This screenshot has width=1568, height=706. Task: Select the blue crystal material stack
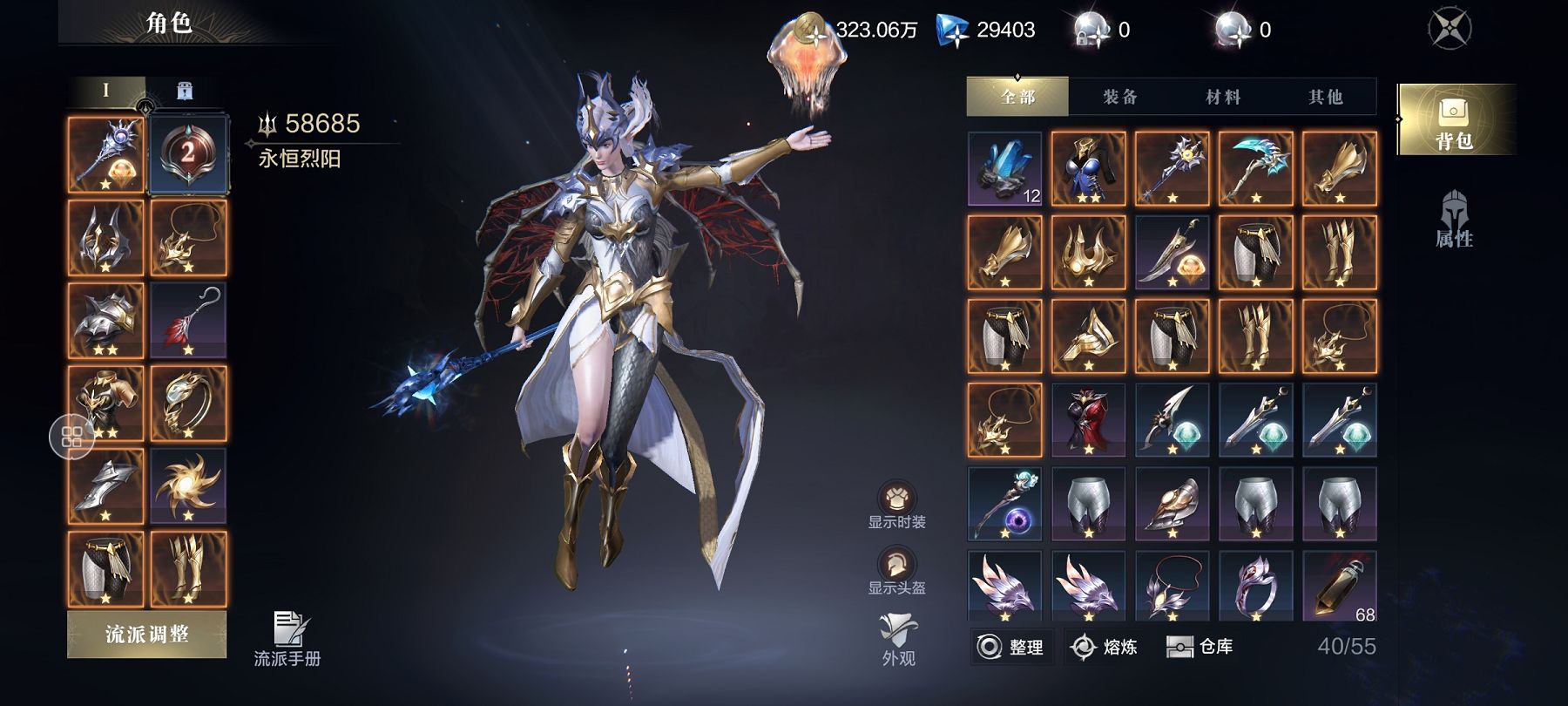pyautogui.click(x=1004, y=169)
